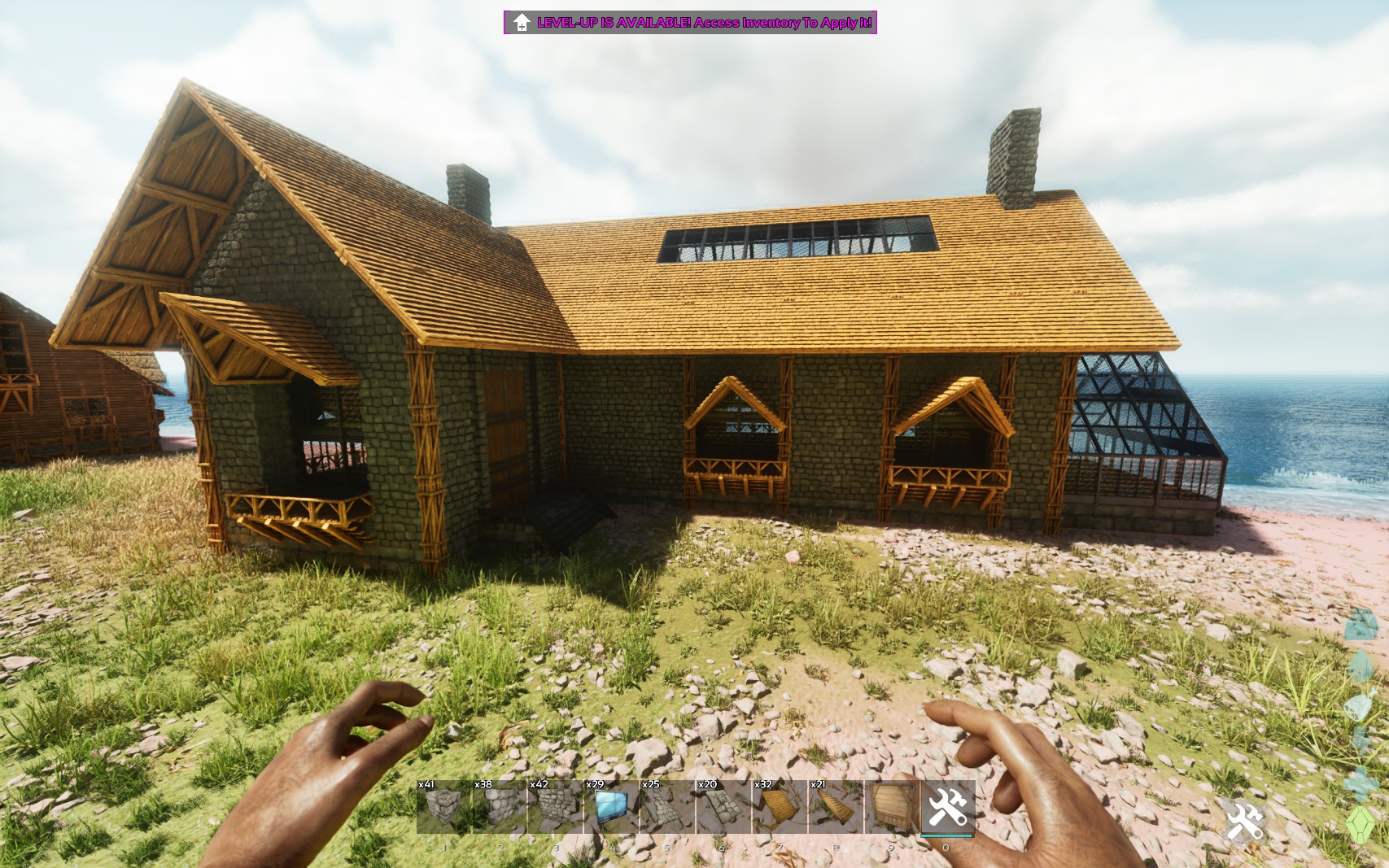Click the wrench-and-hammer crafting slot 0
Screen dimensions: 1389x868
pos(946,808)
